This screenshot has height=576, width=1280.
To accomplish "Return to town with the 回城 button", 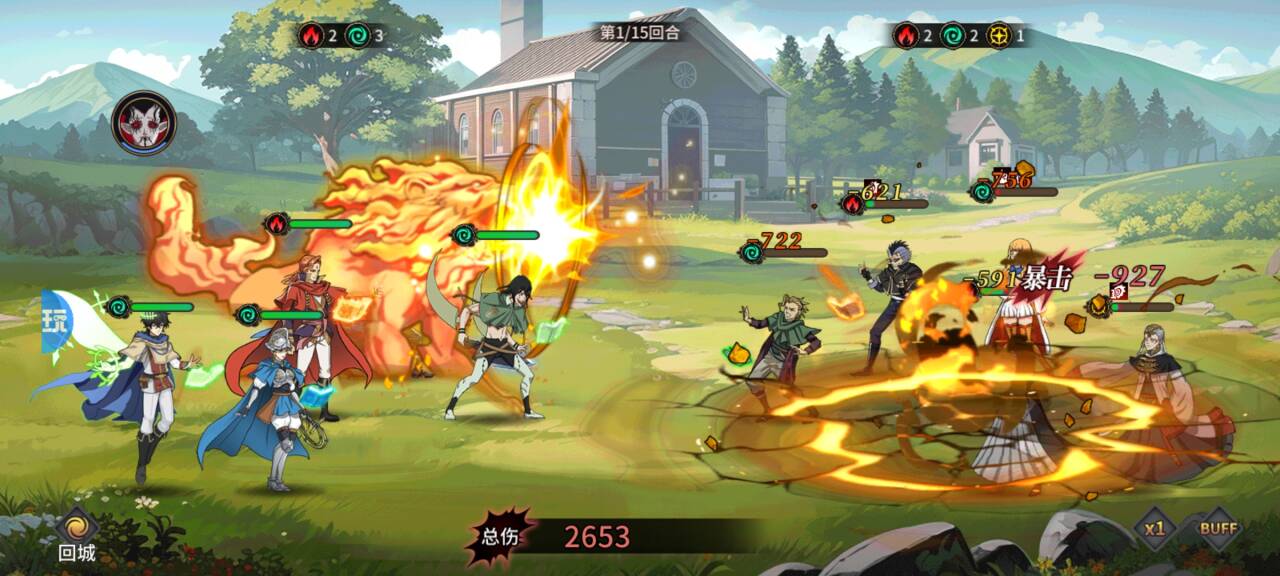I will click(x=76, y=533).
